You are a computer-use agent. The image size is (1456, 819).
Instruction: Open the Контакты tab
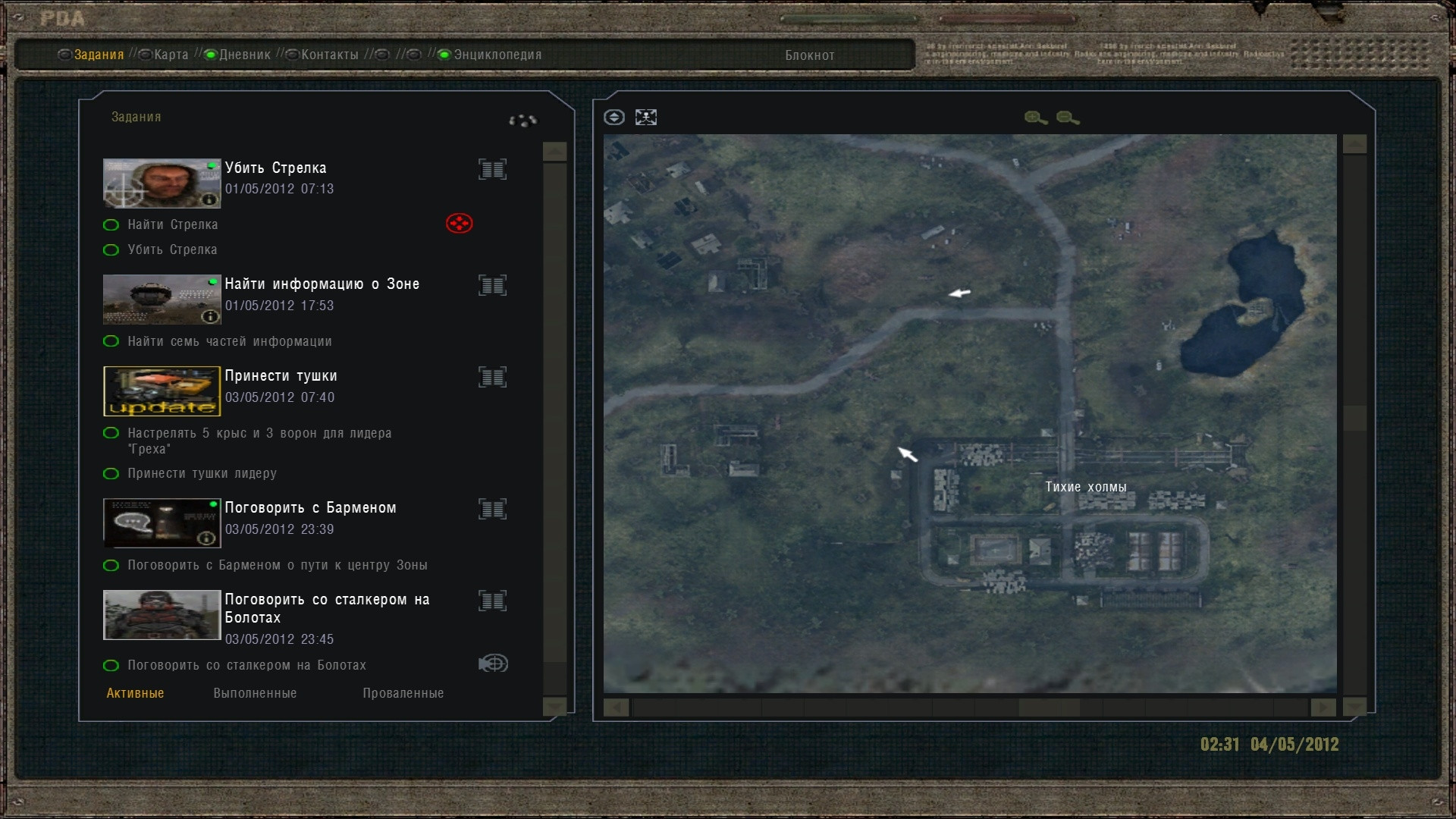[329, 55]
